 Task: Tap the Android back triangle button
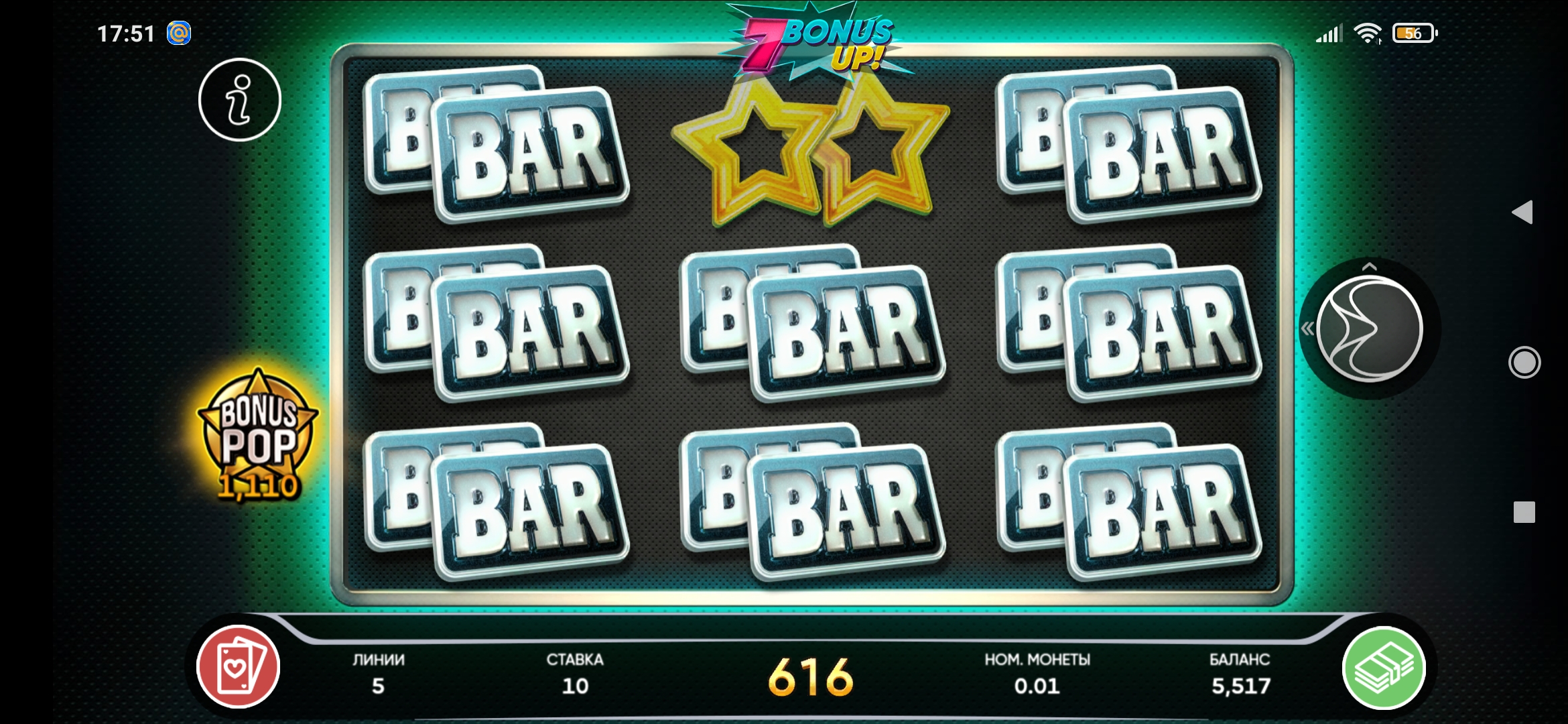[1523, 213]
